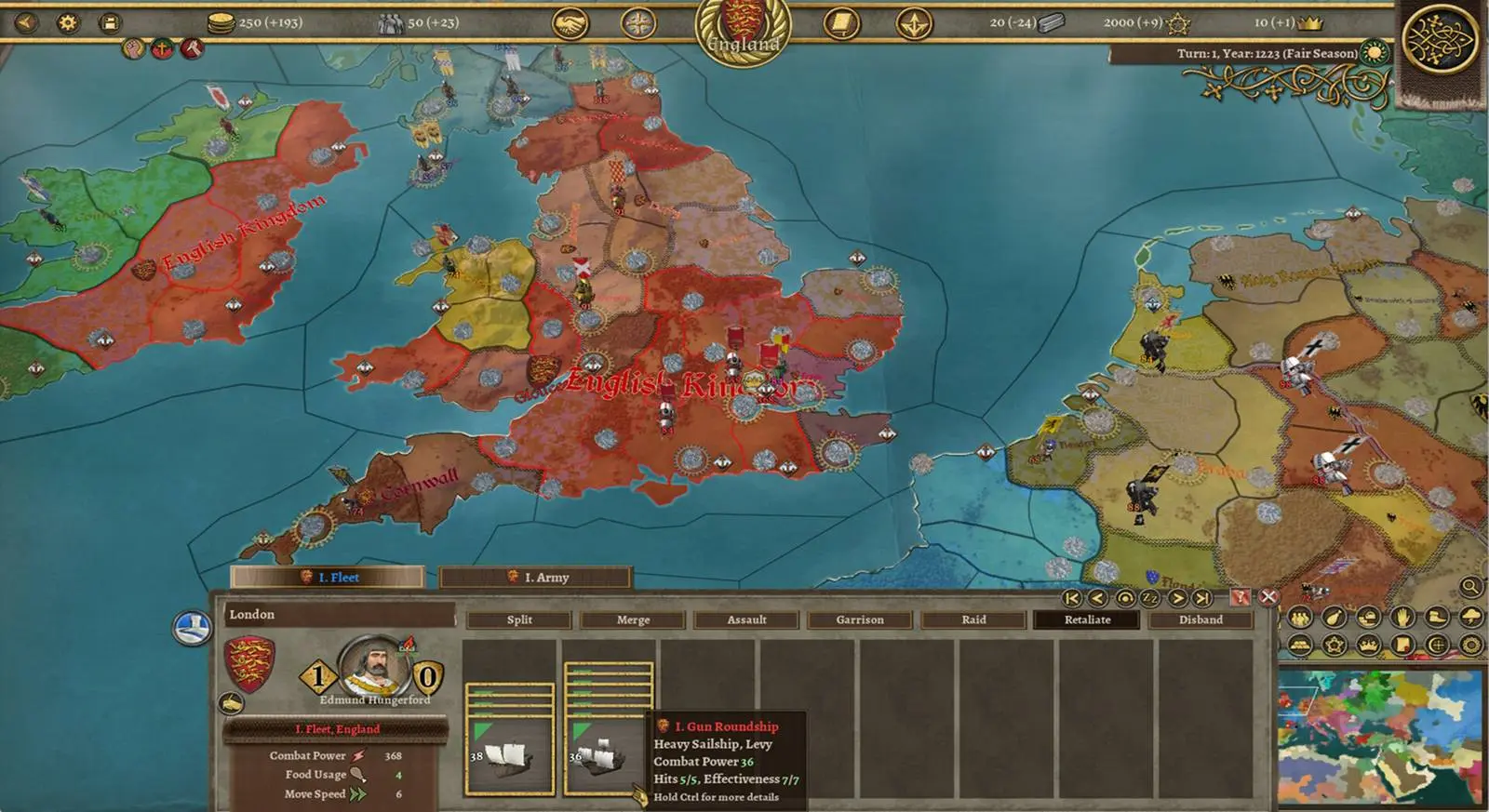
Task: Select the population map mode icon
Action: click(1299, 618)
